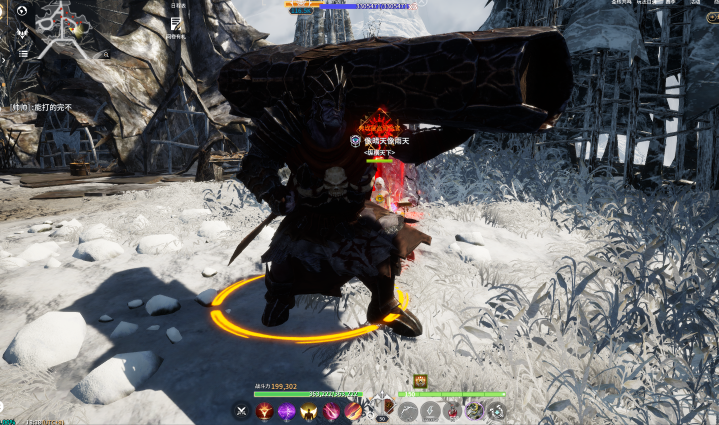The image size is (719, 425).
Task: Activate the red flame skill icon
Action: coord(264,411)
